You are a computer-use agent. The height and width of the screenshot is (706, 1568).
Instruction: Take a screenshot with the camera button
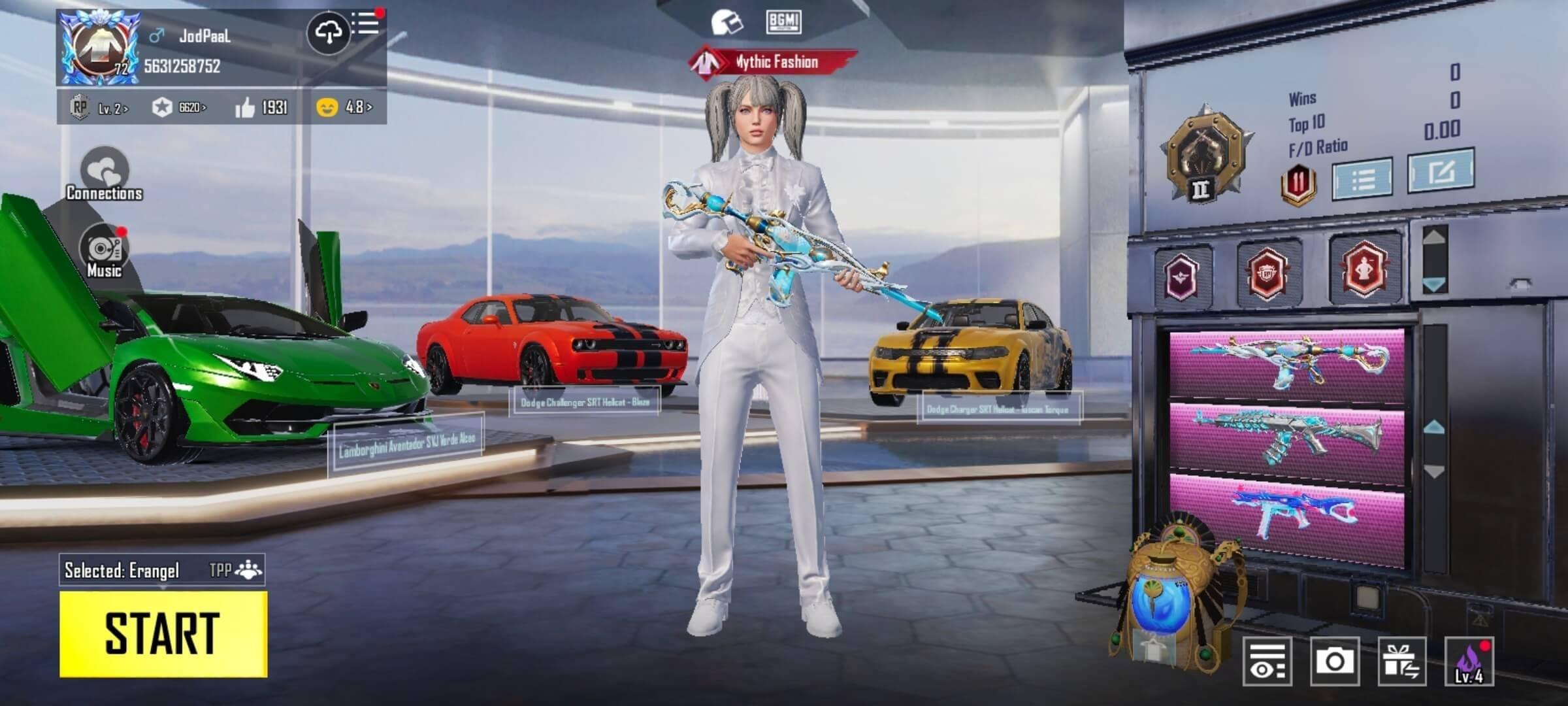pyautogui.click(x=1334, y=662)
